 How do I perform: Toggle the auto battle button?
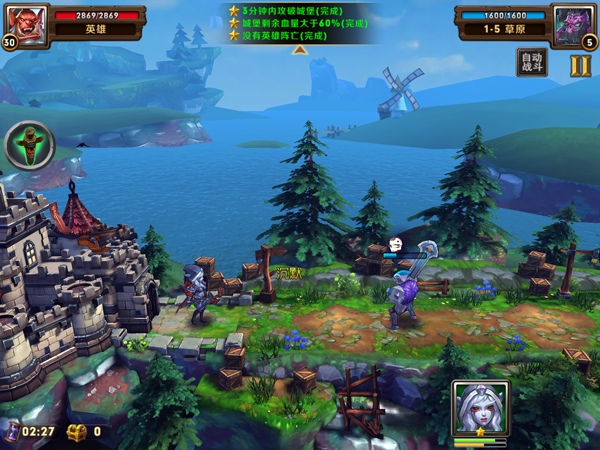pyautogui.click(x=532, y=63)
